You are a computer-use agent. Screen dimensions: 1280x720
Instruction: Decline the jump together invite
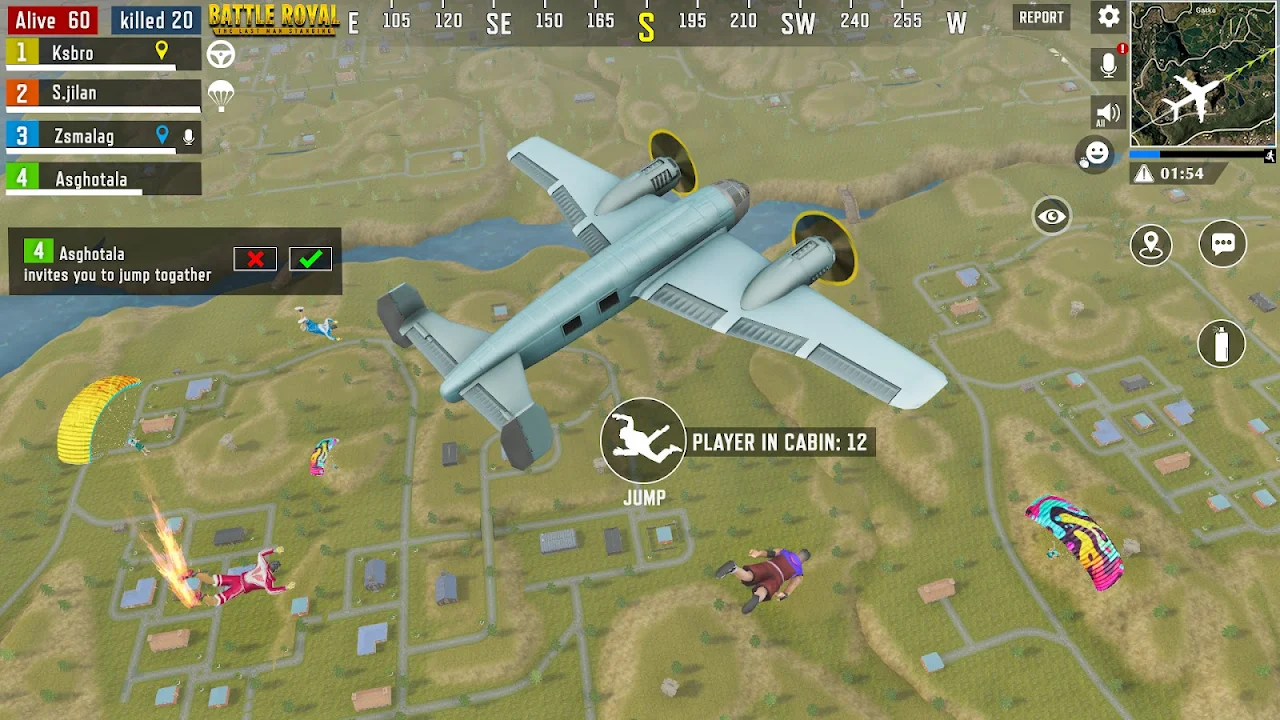[x=255, y=259]
